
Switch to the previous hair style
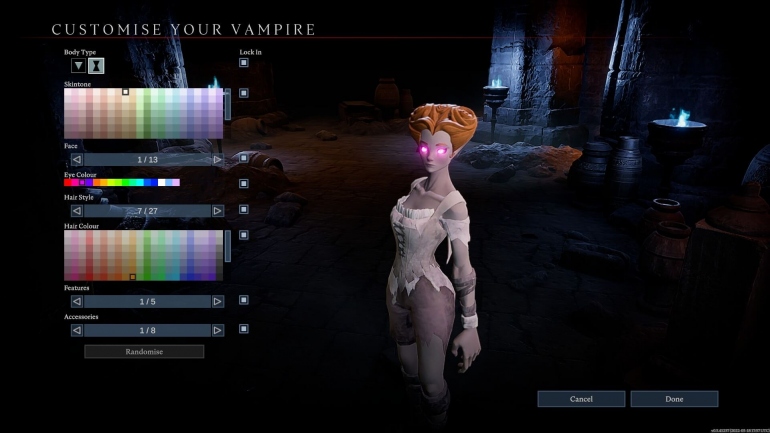coord(77,211)
